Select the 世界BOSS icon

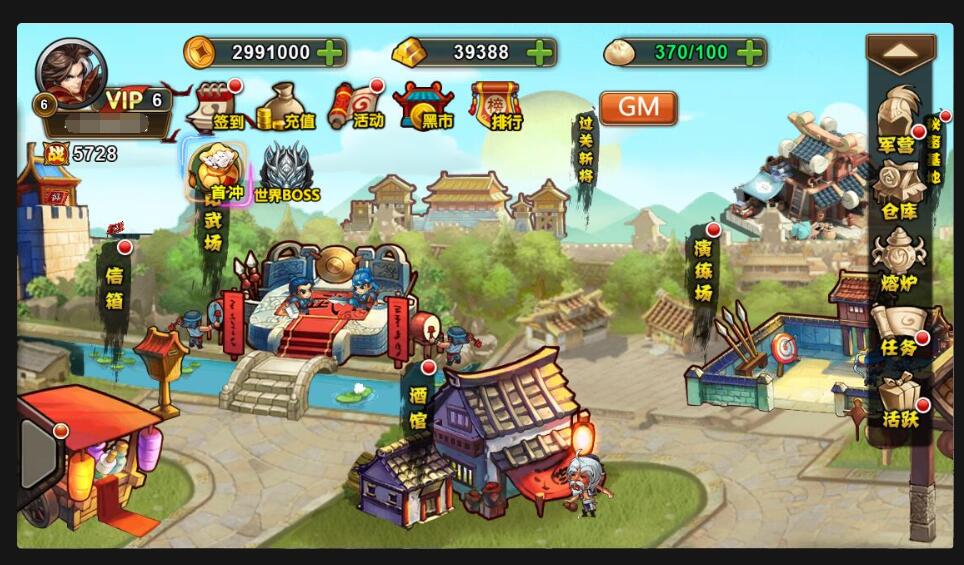pos(287,173)
